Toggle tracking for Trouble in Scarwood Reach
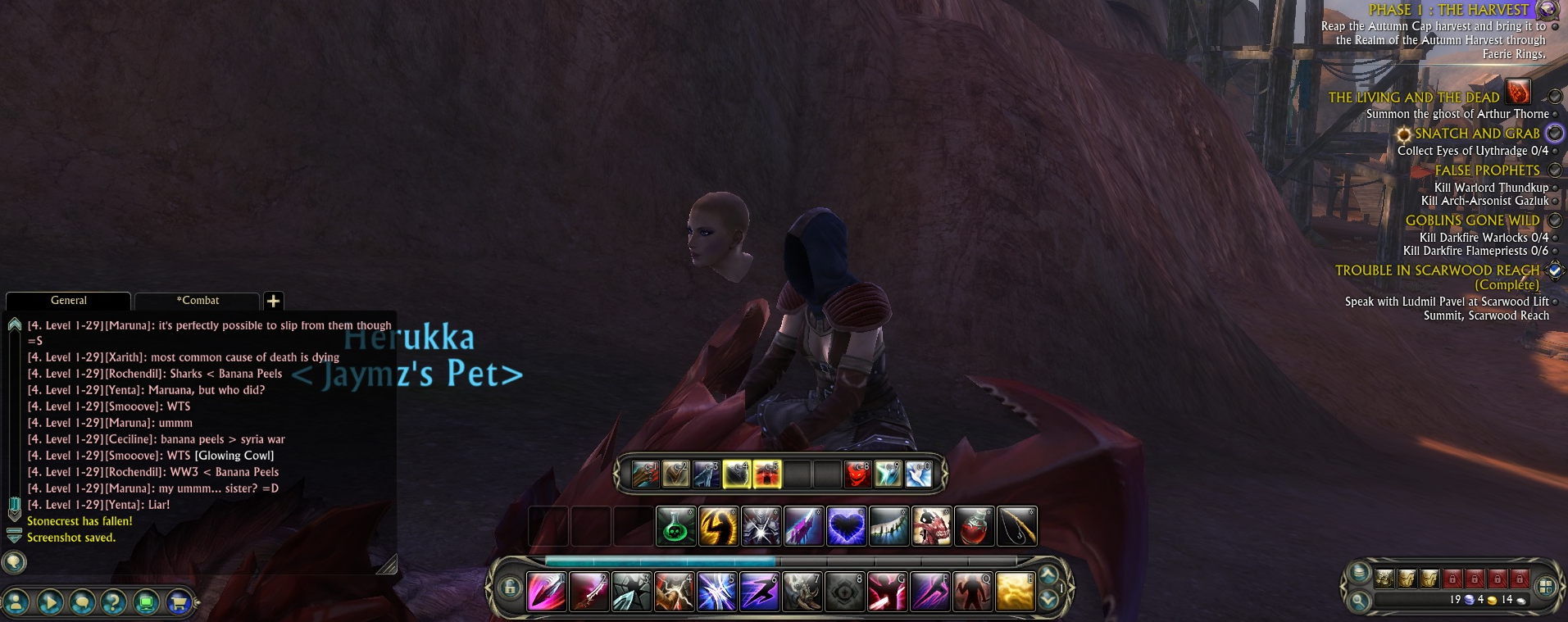The width and height of the screenshot is (1568, 622). click(x=1554, y=270)
